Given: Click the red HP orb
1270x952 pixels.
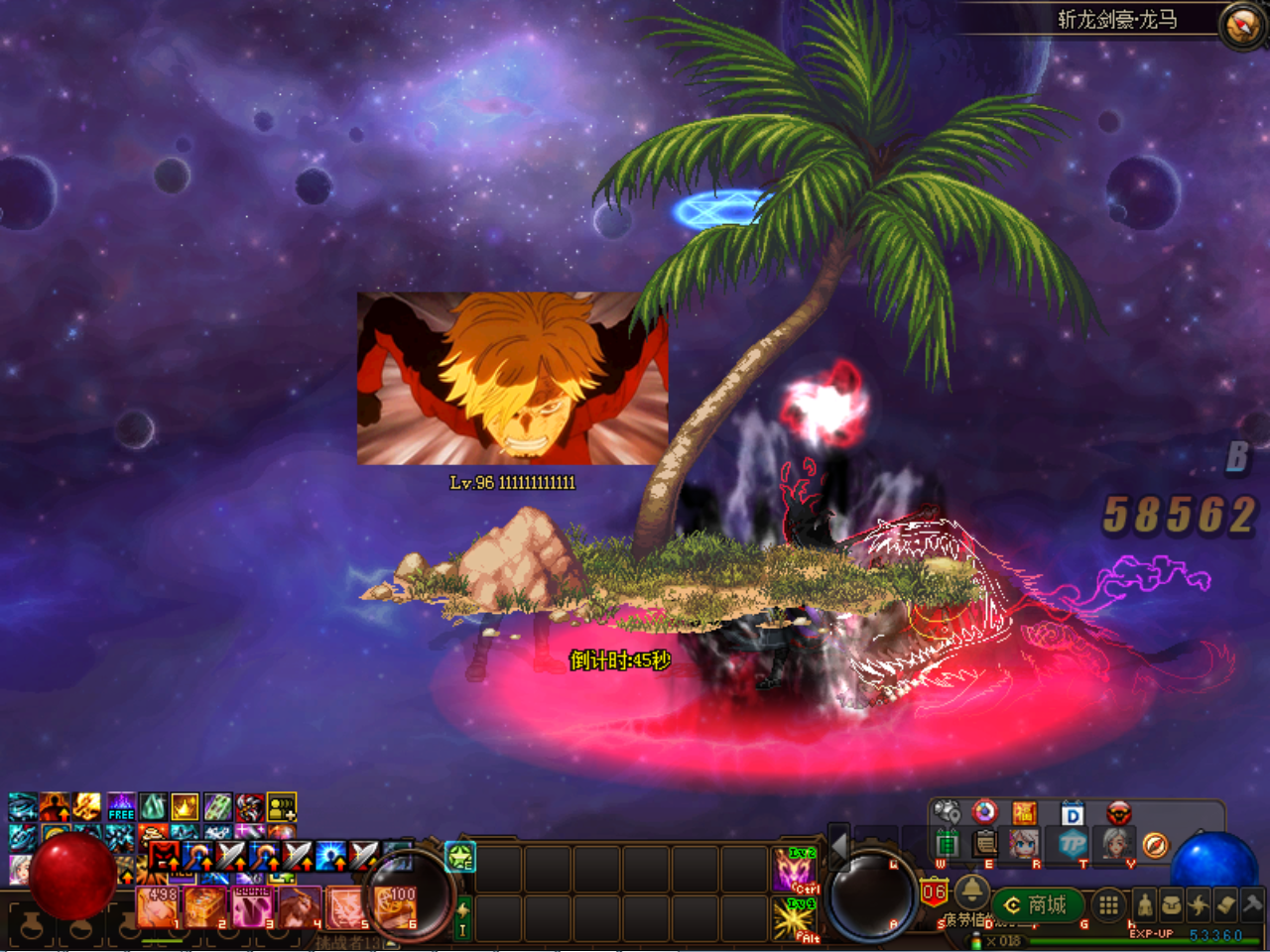Looking at the screenshot, I should click(71, 878).
